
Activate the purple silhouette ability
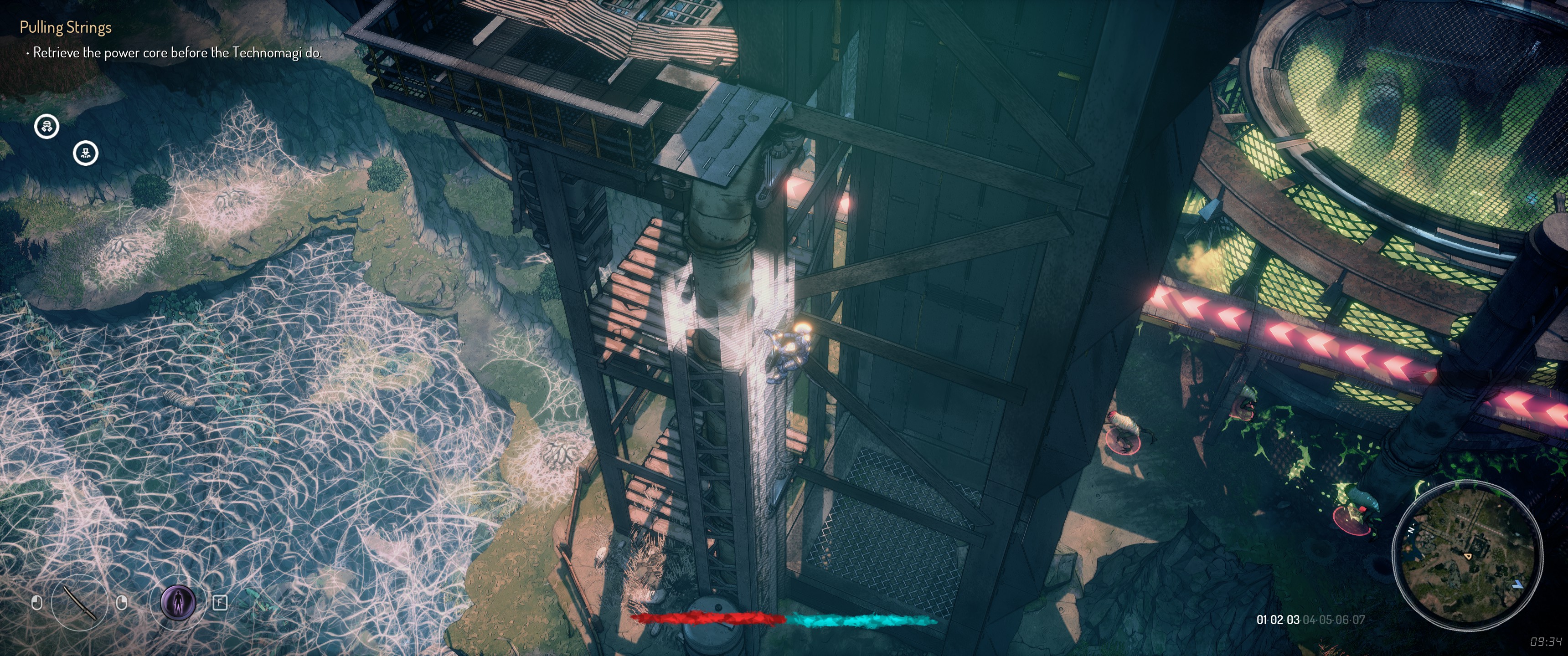coord(178,602)
